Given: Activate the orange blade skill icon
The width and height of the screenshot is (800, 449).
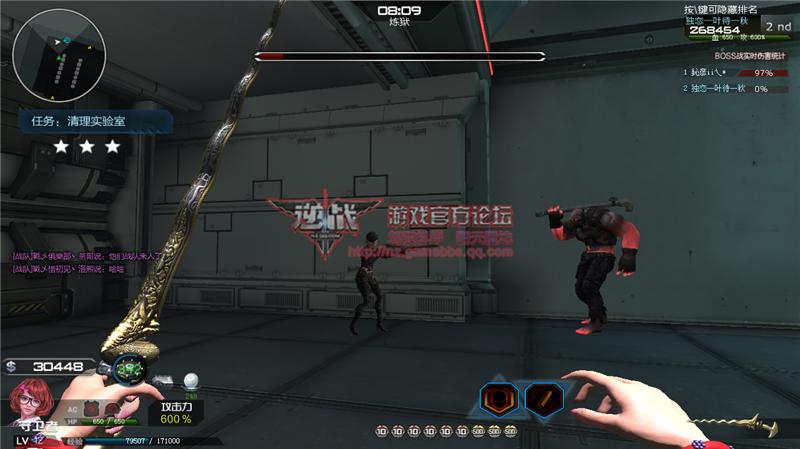Looking at the screenshot, I should (x=544, y=399).
